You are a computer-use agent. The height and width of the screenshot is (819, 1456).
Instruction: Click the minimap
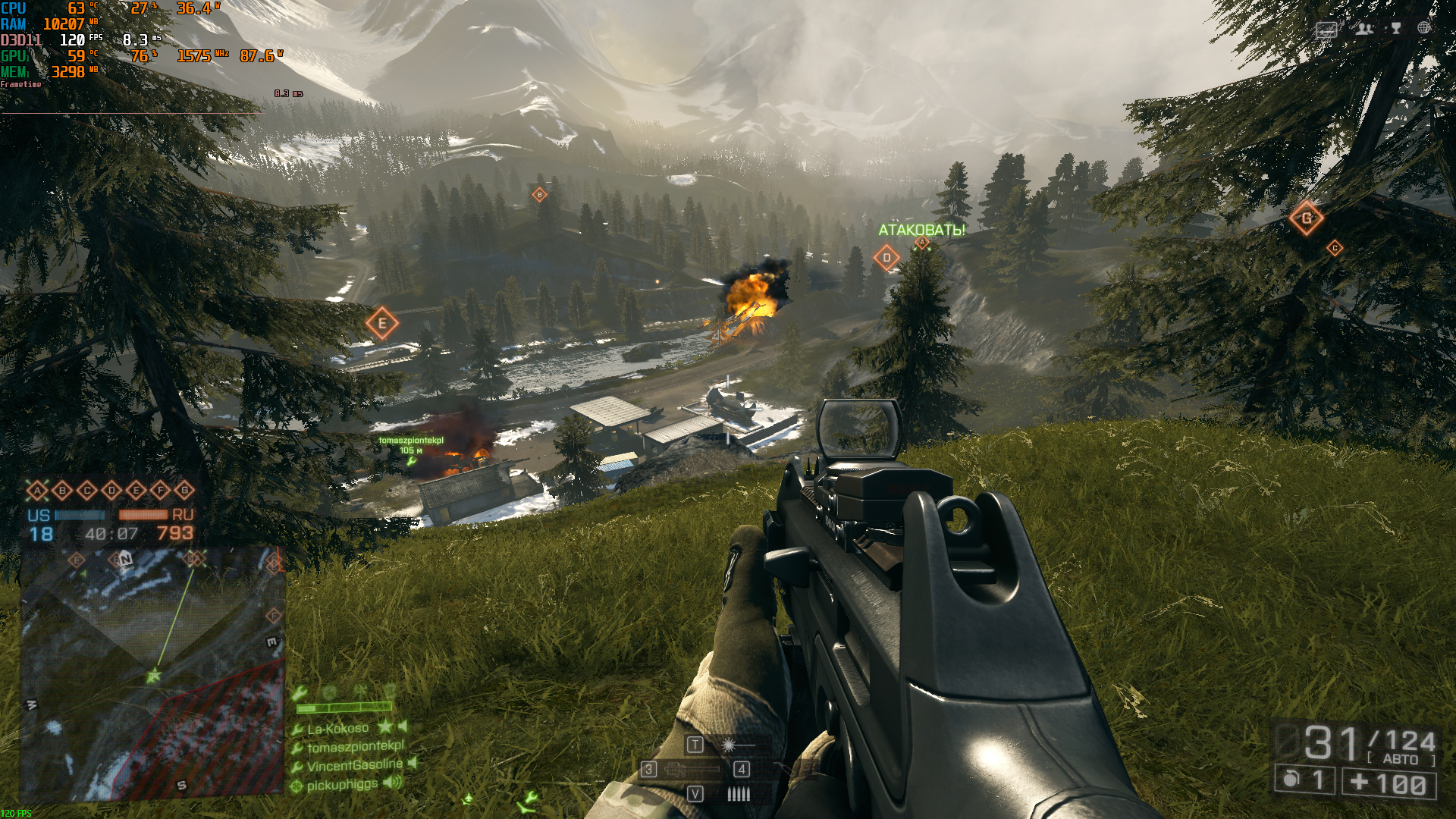point(152,673)
